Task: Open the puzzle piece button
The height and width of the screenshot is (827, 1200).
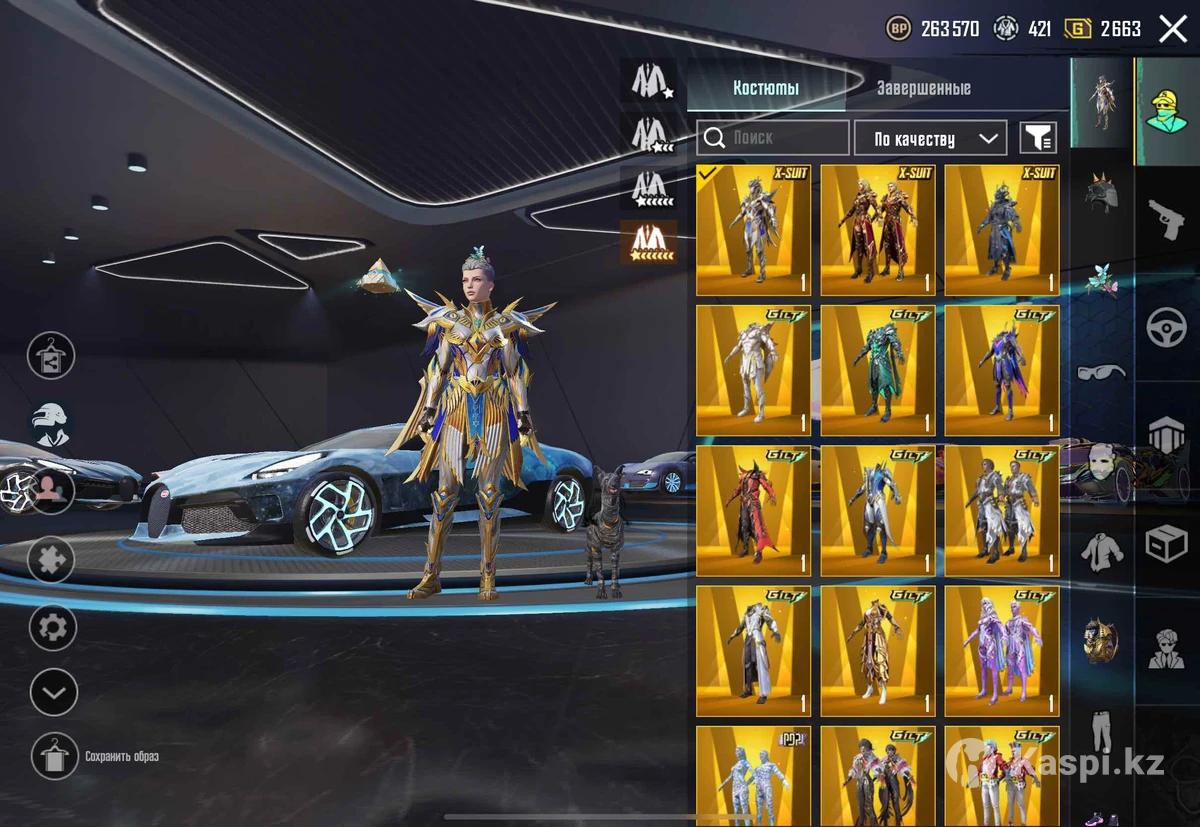Action: coord(51,559)
